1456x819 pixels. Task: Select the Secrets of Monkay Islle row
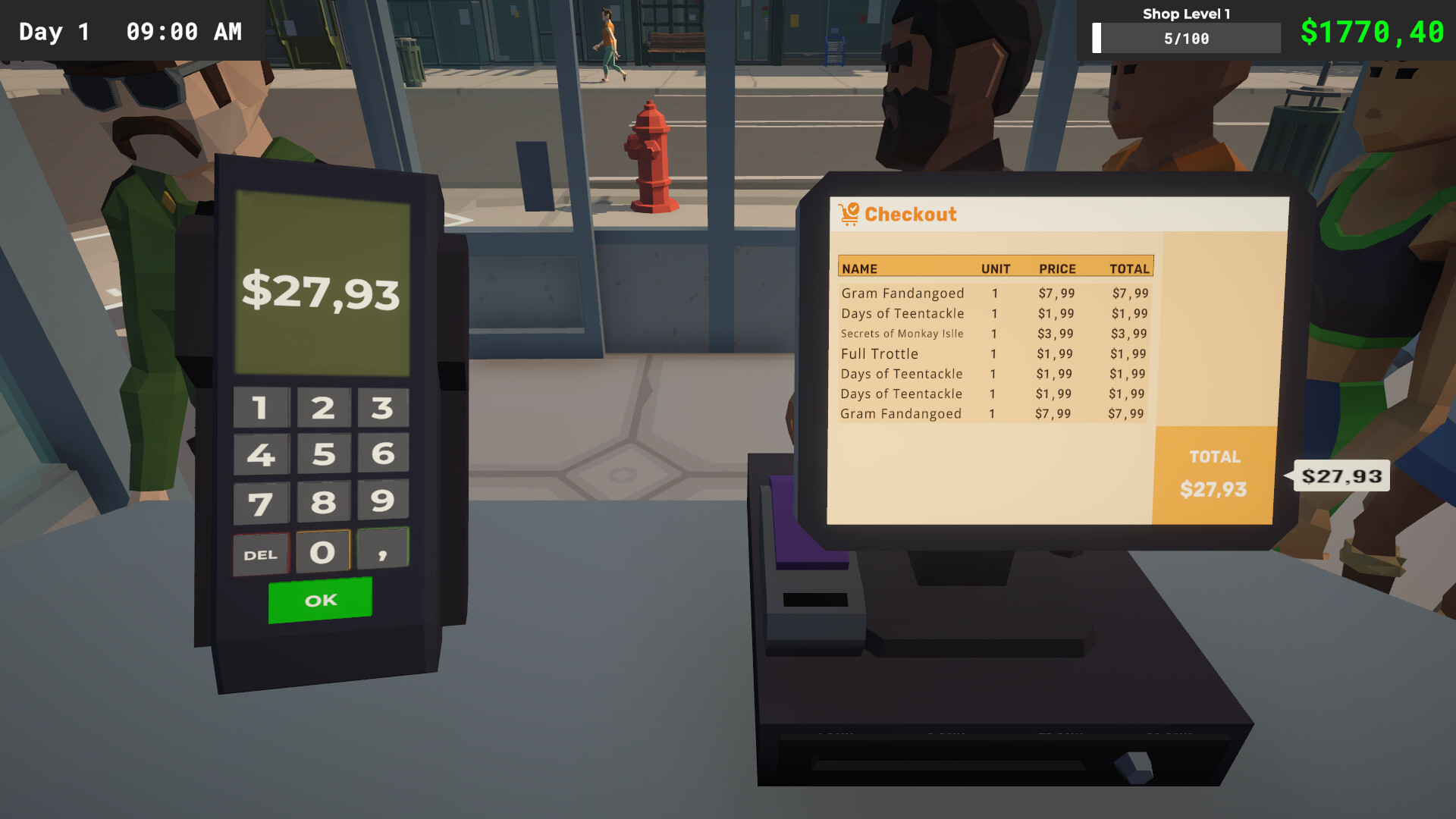[x=901, y=334]
